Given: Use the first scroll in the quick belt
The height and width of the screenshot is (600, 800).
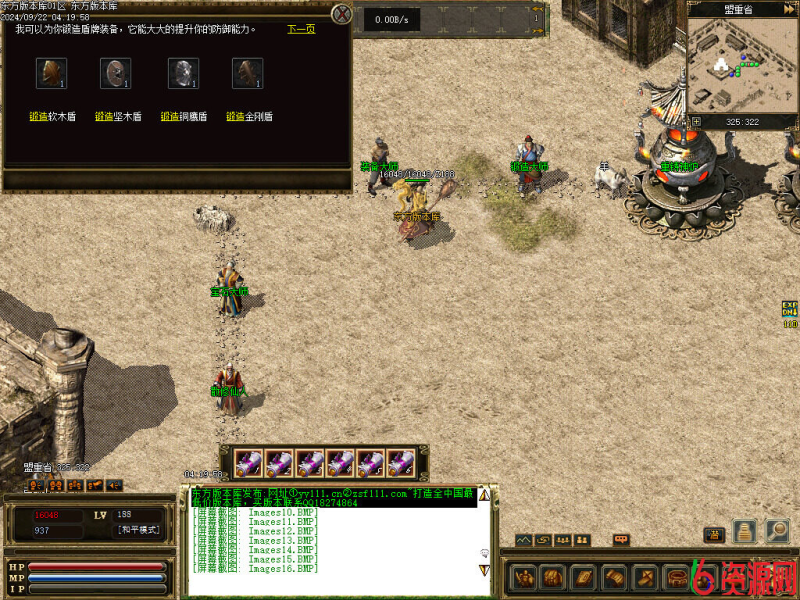Looking at the screenshot, I should [x=249, y=463].
